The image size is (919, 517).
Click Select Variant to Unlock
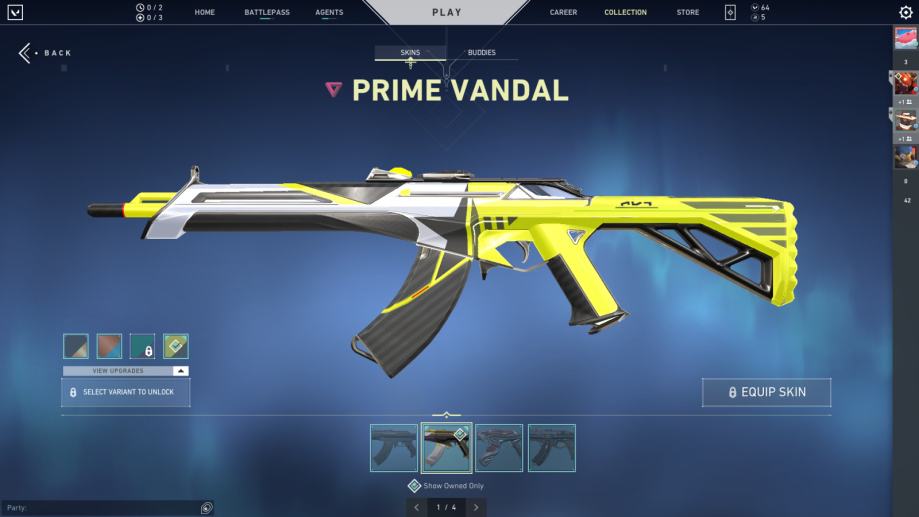[x=126, y=392]
